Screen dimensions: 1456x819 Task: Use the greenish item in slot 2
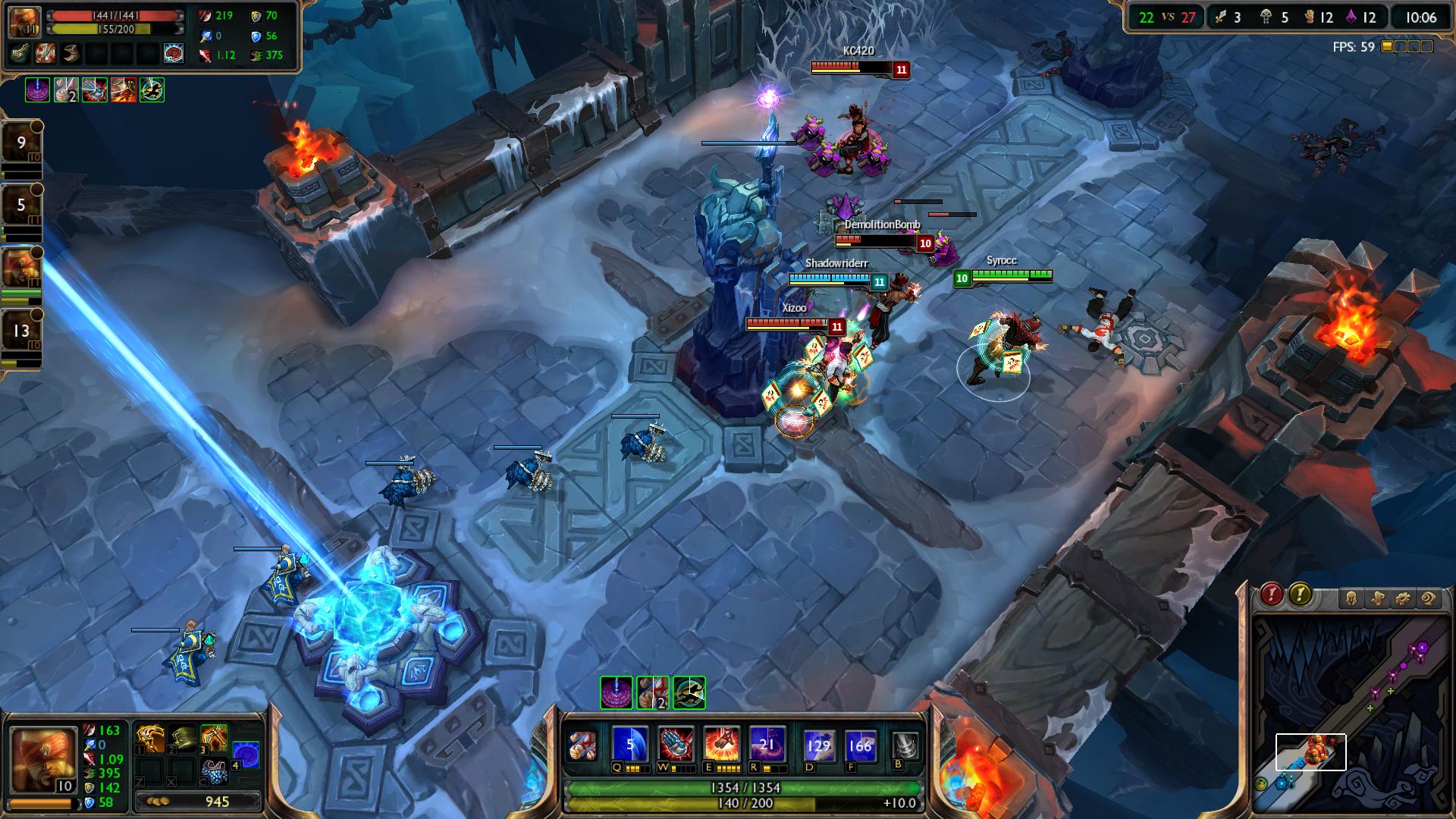(182, 738)
